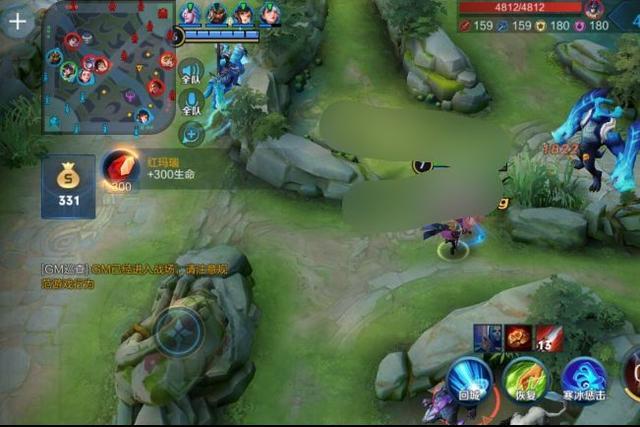Open the quick chat bubble button
Viewport: 640px width, 427px height.
pos(191,132)
